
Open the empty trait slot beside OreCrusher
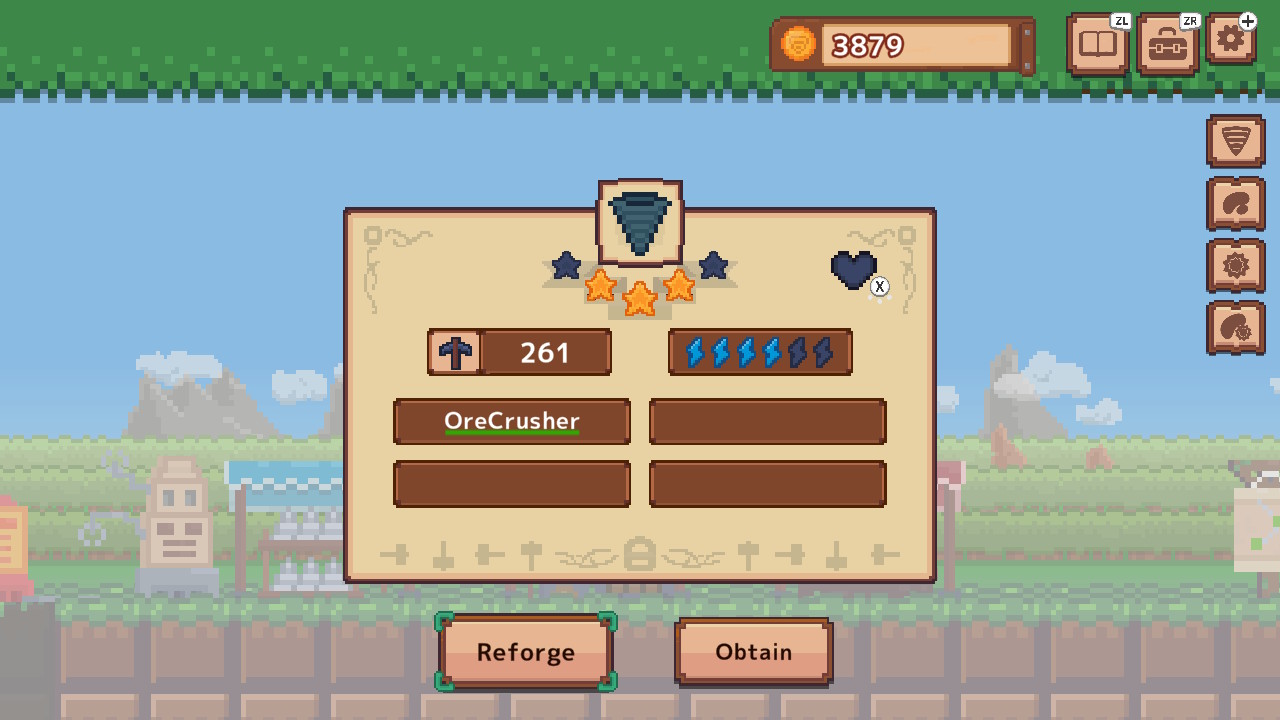click(x=767, y=421)
